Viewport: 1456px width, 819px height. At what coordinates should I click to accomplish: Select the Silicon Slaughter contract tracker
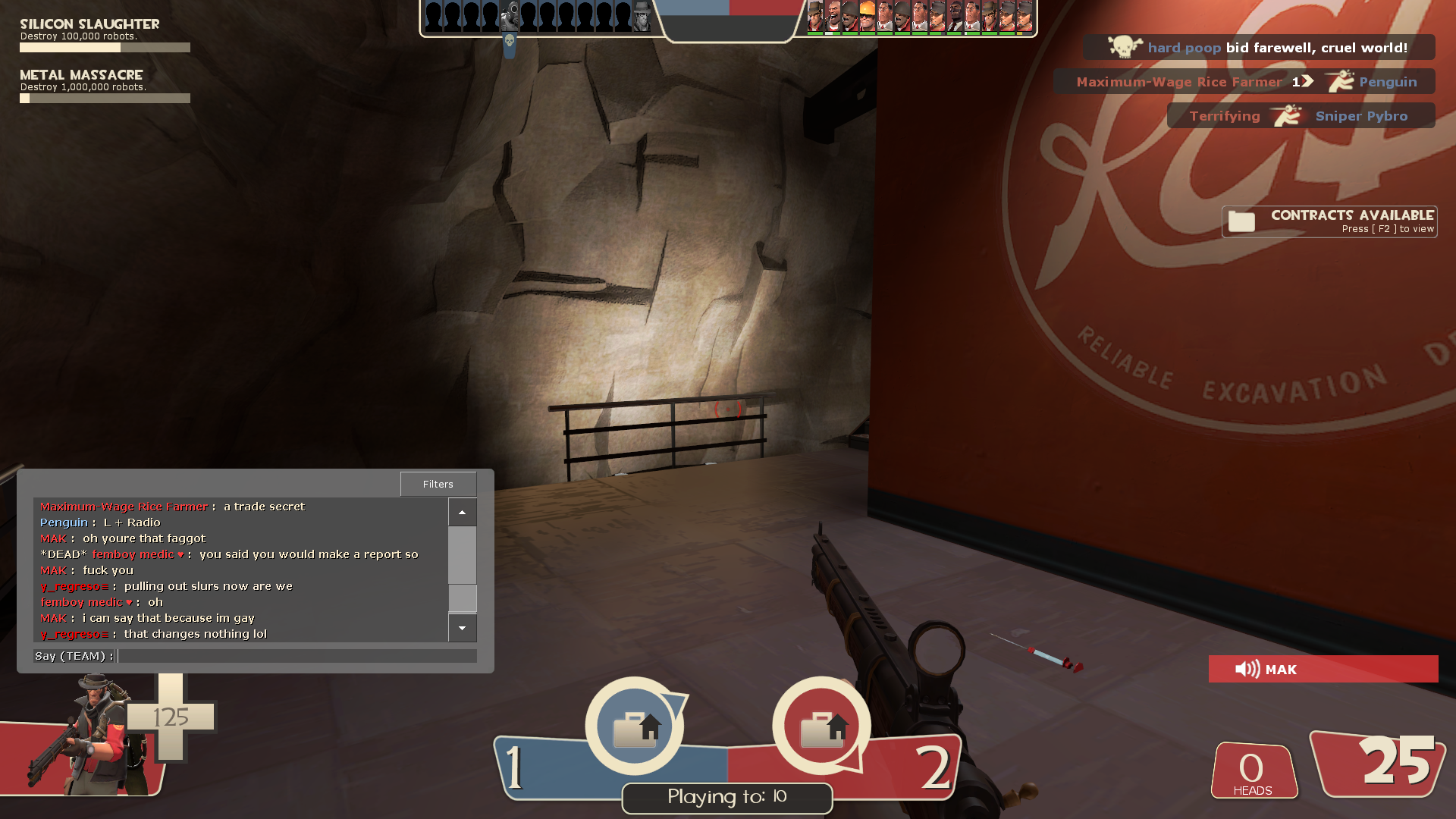(x=105, y=35)
